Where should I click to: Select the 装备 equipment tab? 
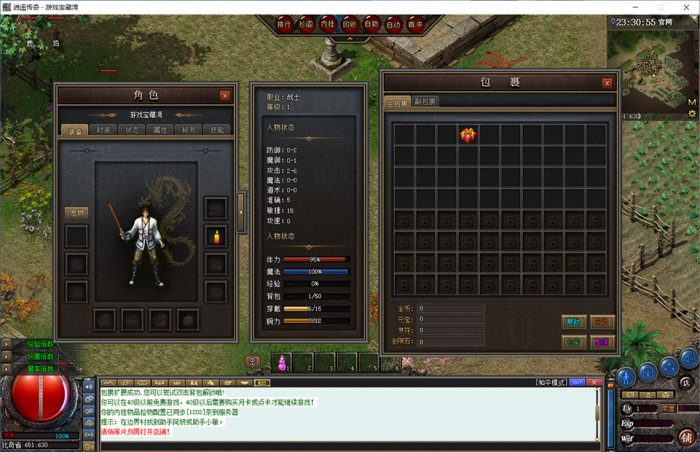coord(76,130)
